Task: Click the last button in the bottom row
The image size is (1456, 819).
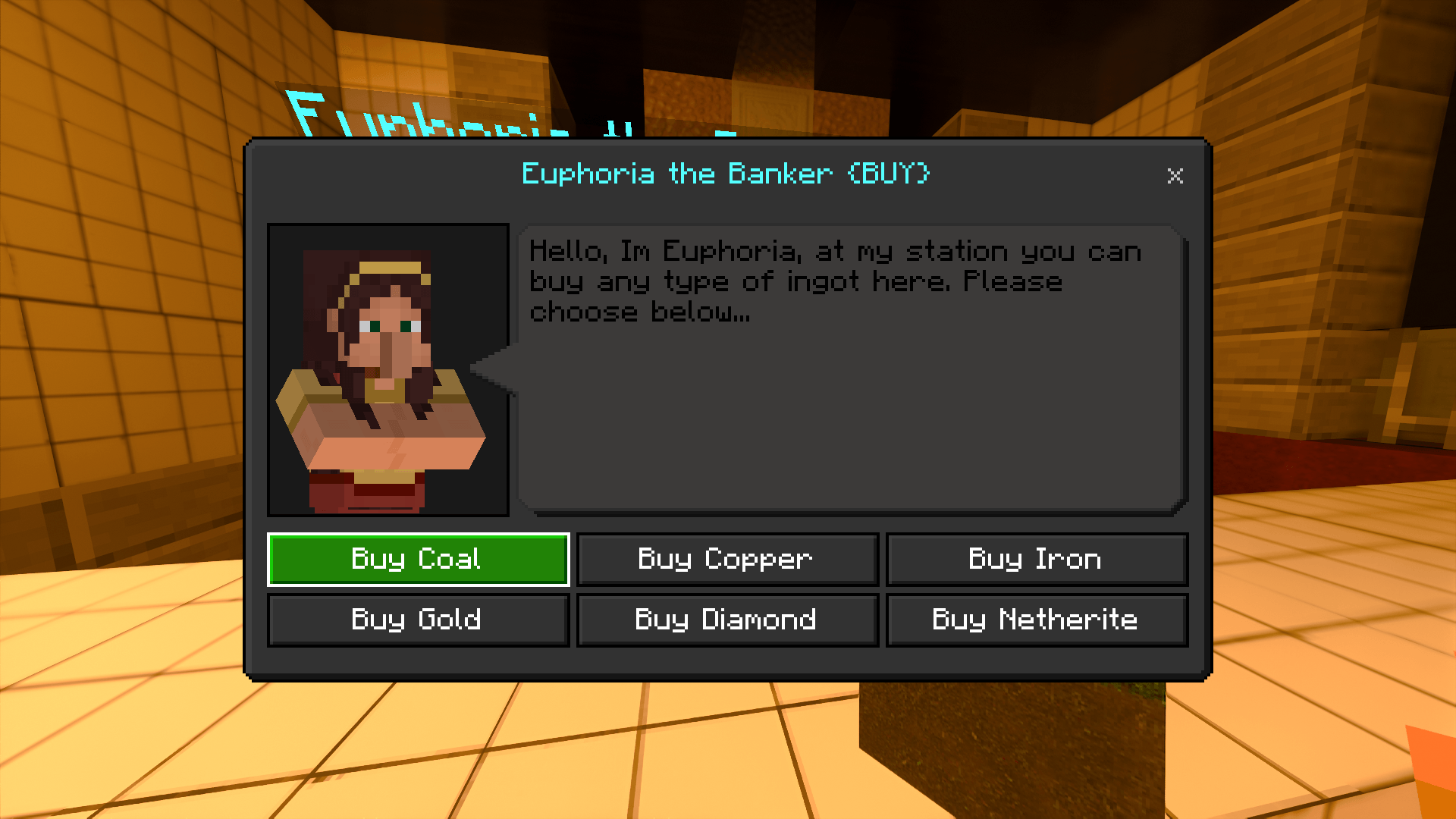Action: (x=1035, y=620)
